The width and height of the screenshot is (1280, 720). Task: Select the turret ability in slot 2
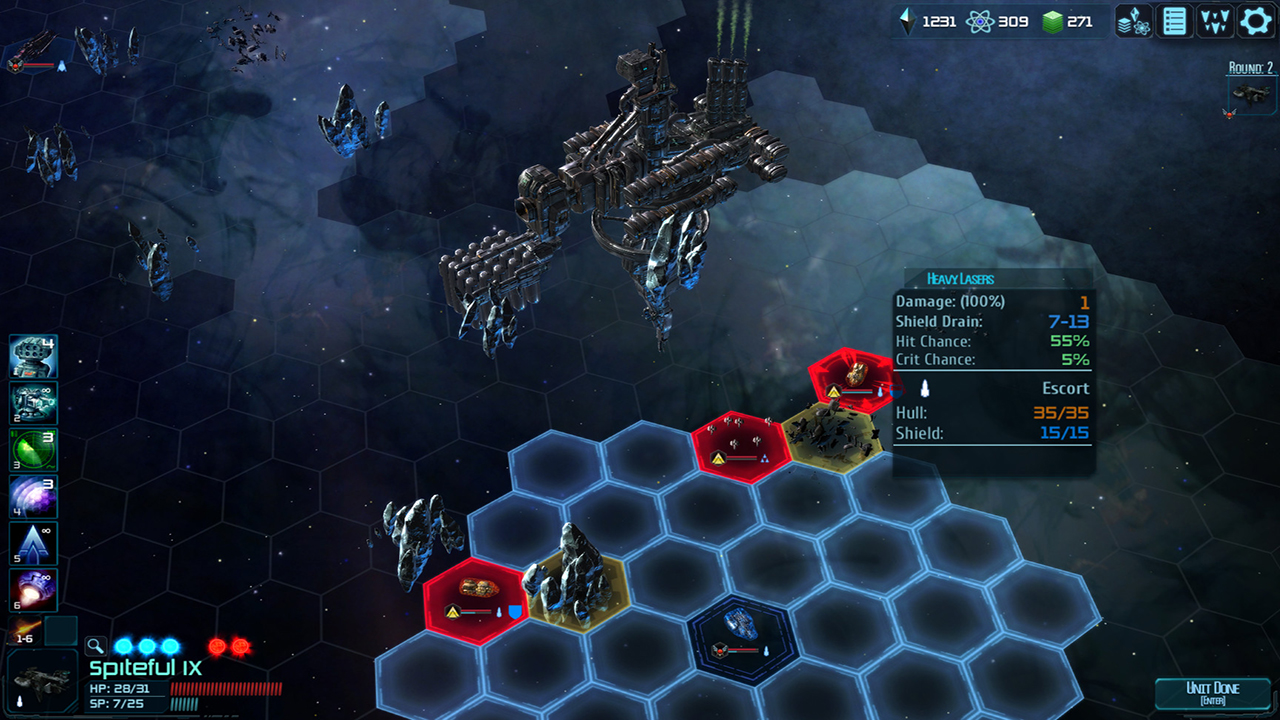pyautogui.click(x=33, y=403)
